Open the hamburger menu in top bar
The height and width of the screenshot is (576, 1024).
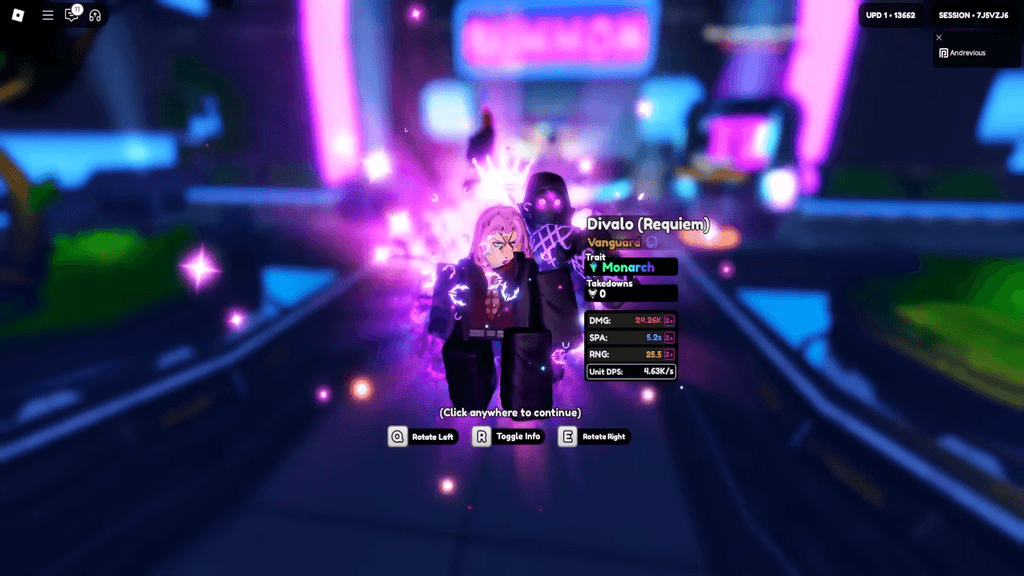(x=48, y=15)
